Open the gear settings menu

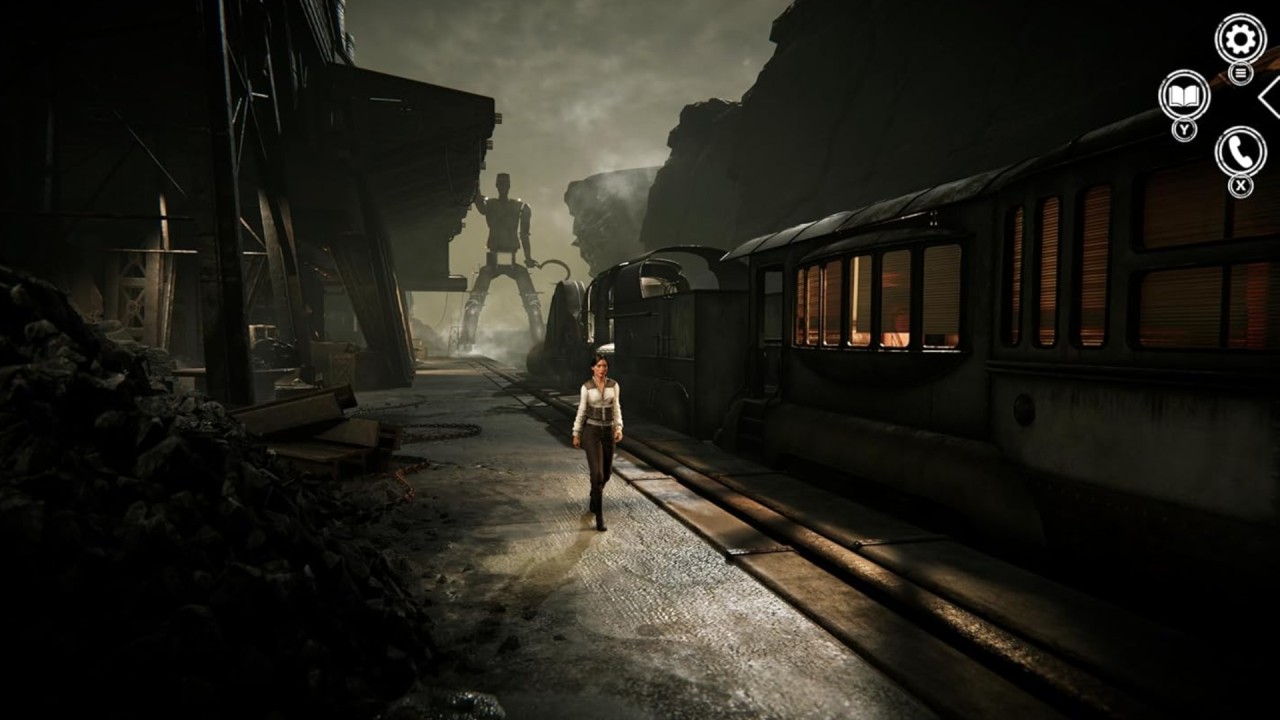click(1240, 40)
